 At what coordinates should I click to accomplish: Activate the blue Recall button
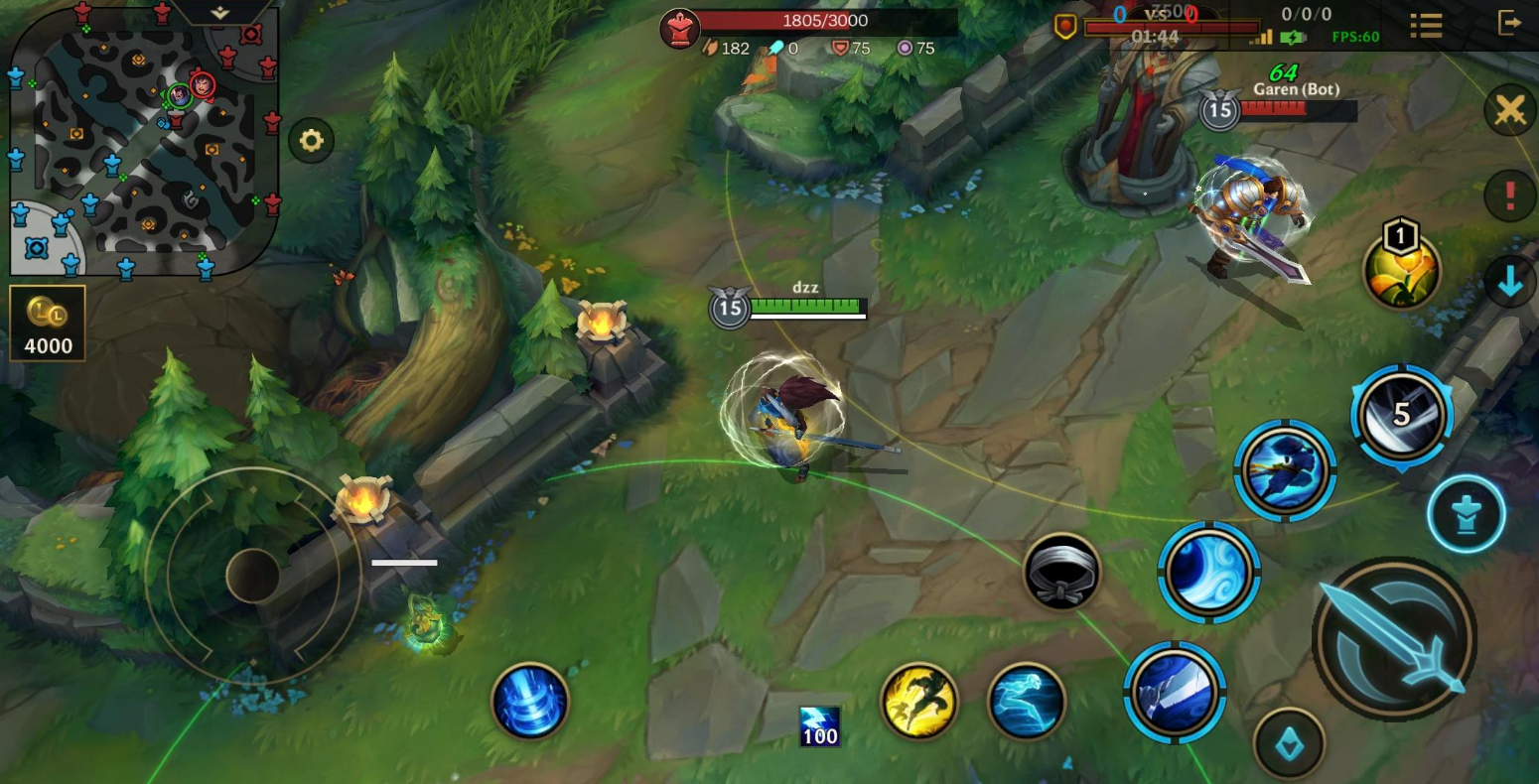pos(530,702)
